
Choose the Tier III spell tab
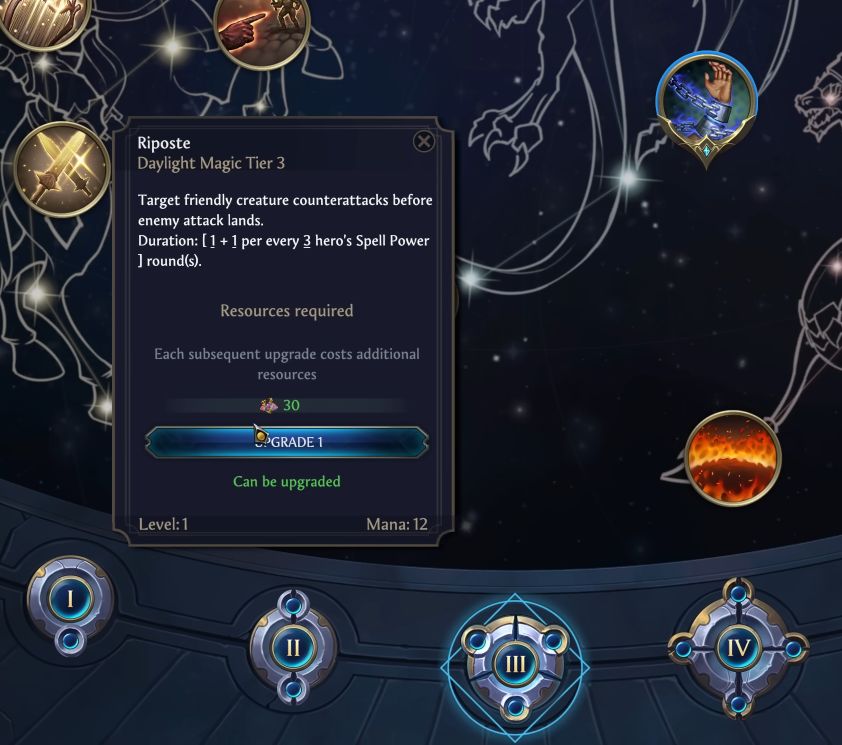(516, 662)
